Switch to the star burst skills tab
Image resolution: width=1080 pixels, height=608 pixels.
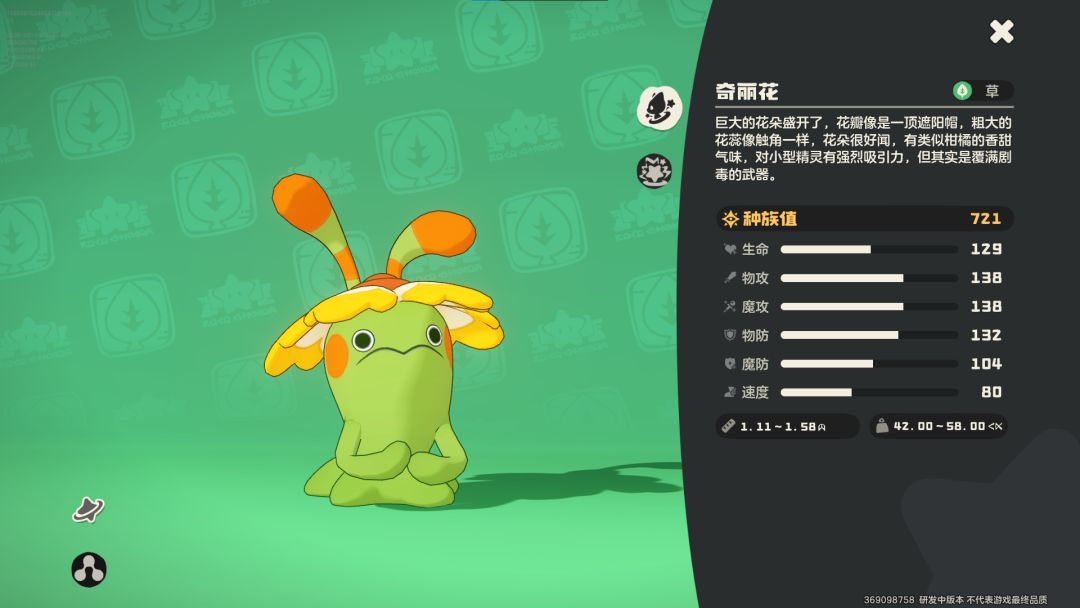(x=655, y=170)
